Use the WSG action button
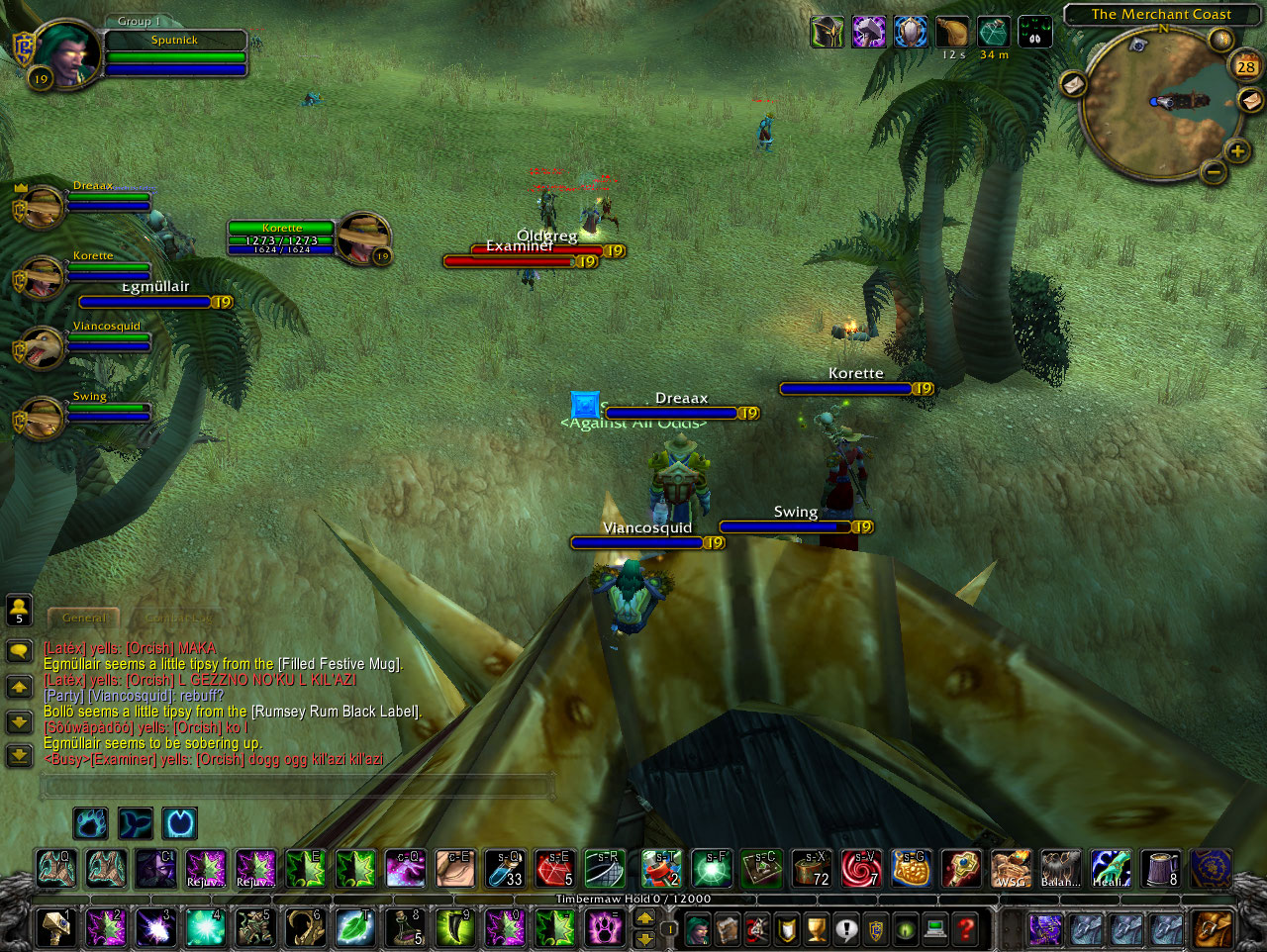1267x952 pixels. (1011, 869)
